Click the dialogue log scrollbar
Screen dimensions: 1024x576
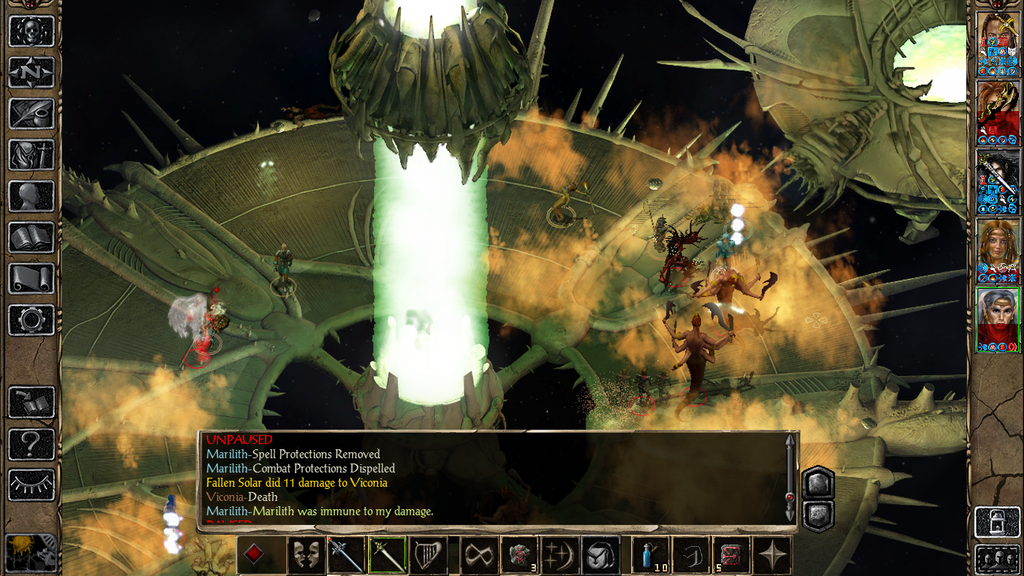[790, 478]
